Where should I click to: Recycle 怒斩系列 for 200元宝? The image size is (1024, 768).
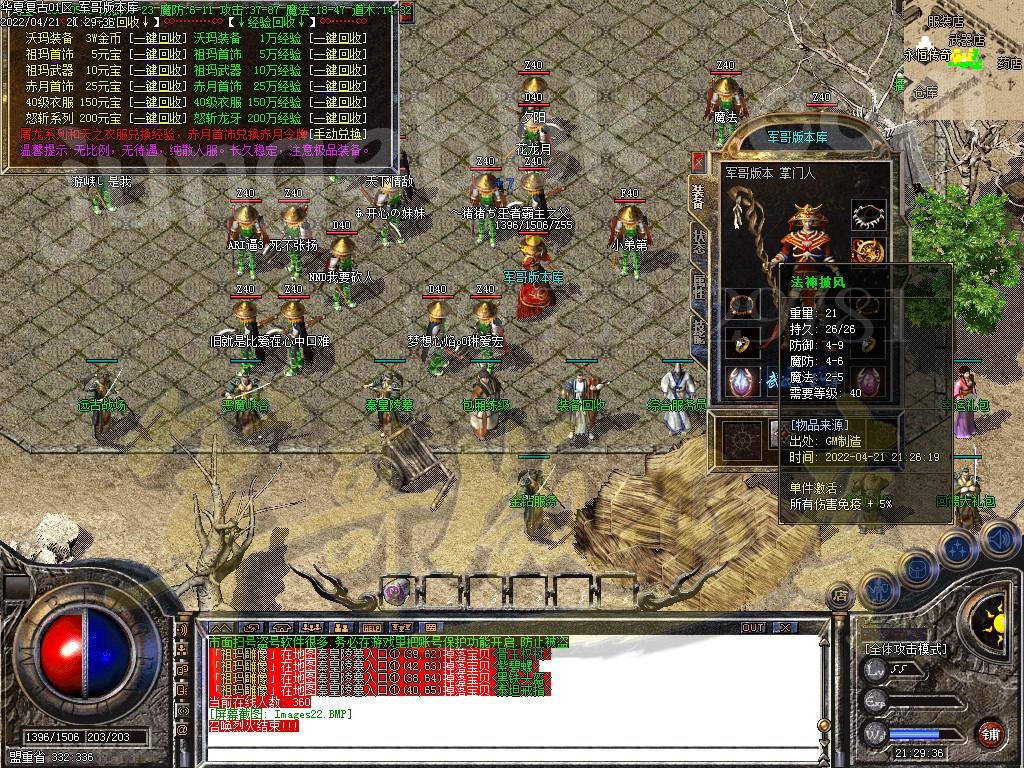(x=157, y=117)
